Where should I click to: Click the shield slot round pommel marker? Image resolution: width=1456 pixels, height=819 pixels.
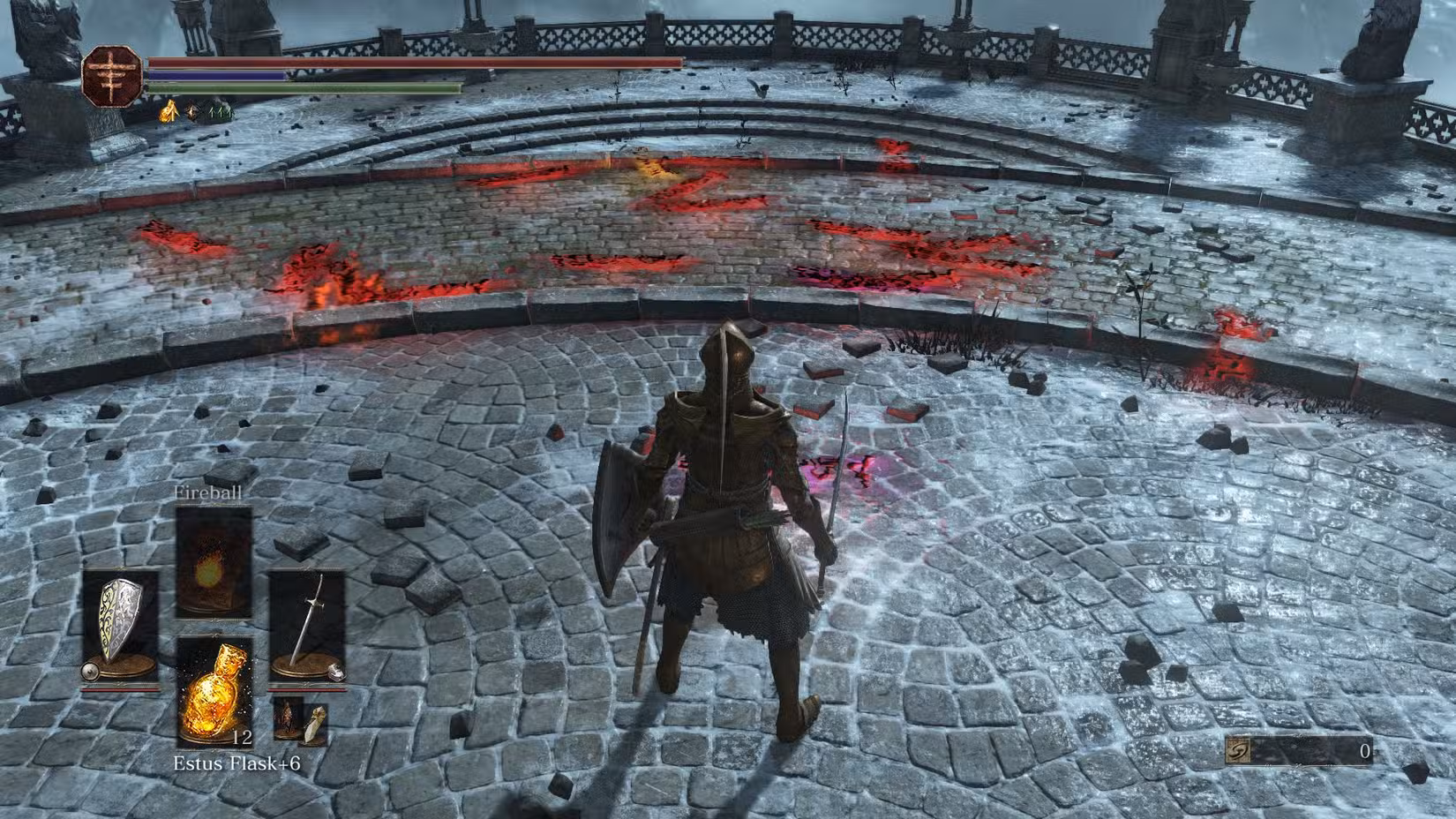coord(90,671)
